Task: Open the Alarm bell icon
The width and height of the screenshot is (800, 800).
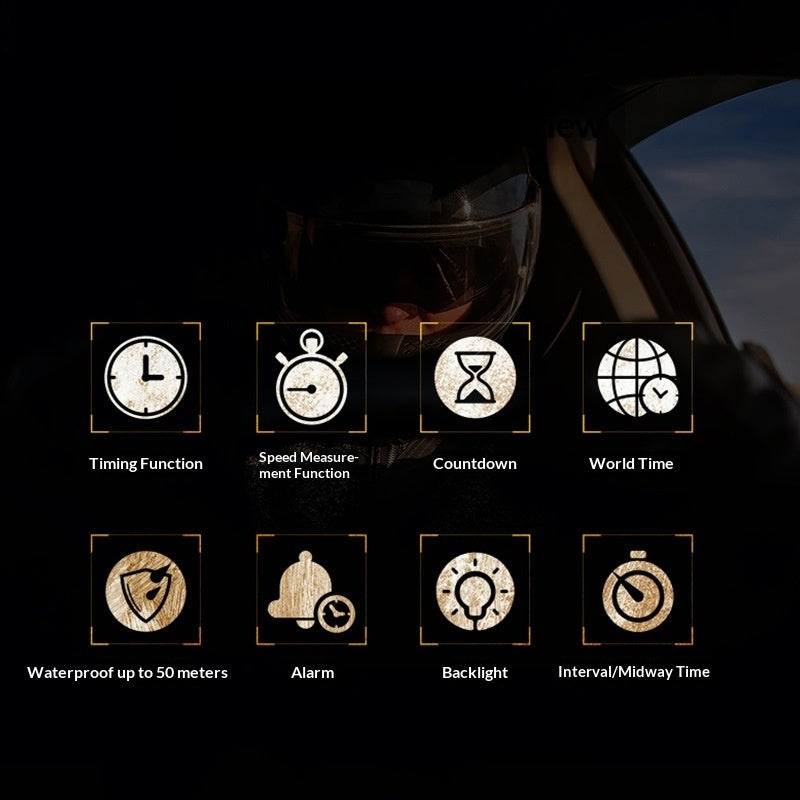Action: tap(311, 590)
